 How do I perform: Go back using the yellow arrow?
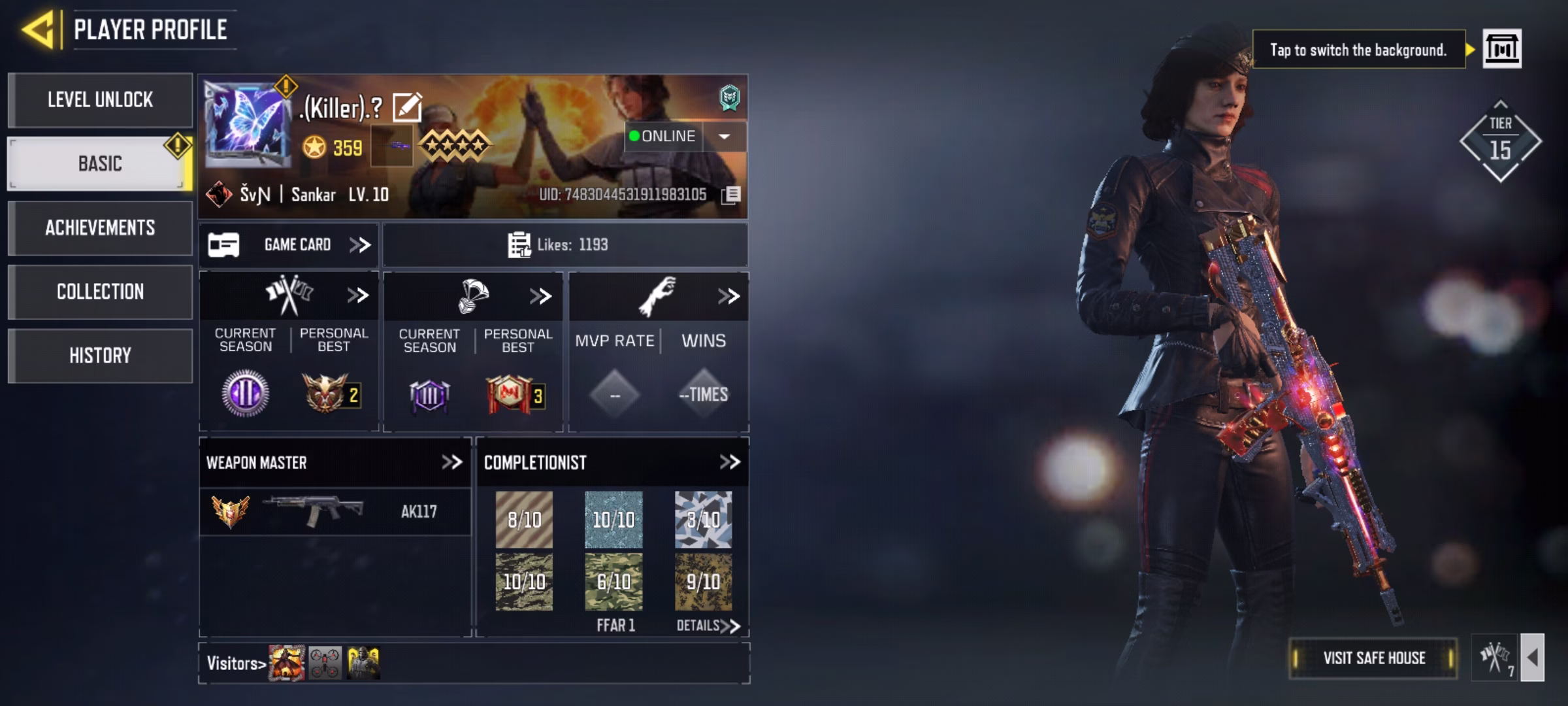pos(38,30)
